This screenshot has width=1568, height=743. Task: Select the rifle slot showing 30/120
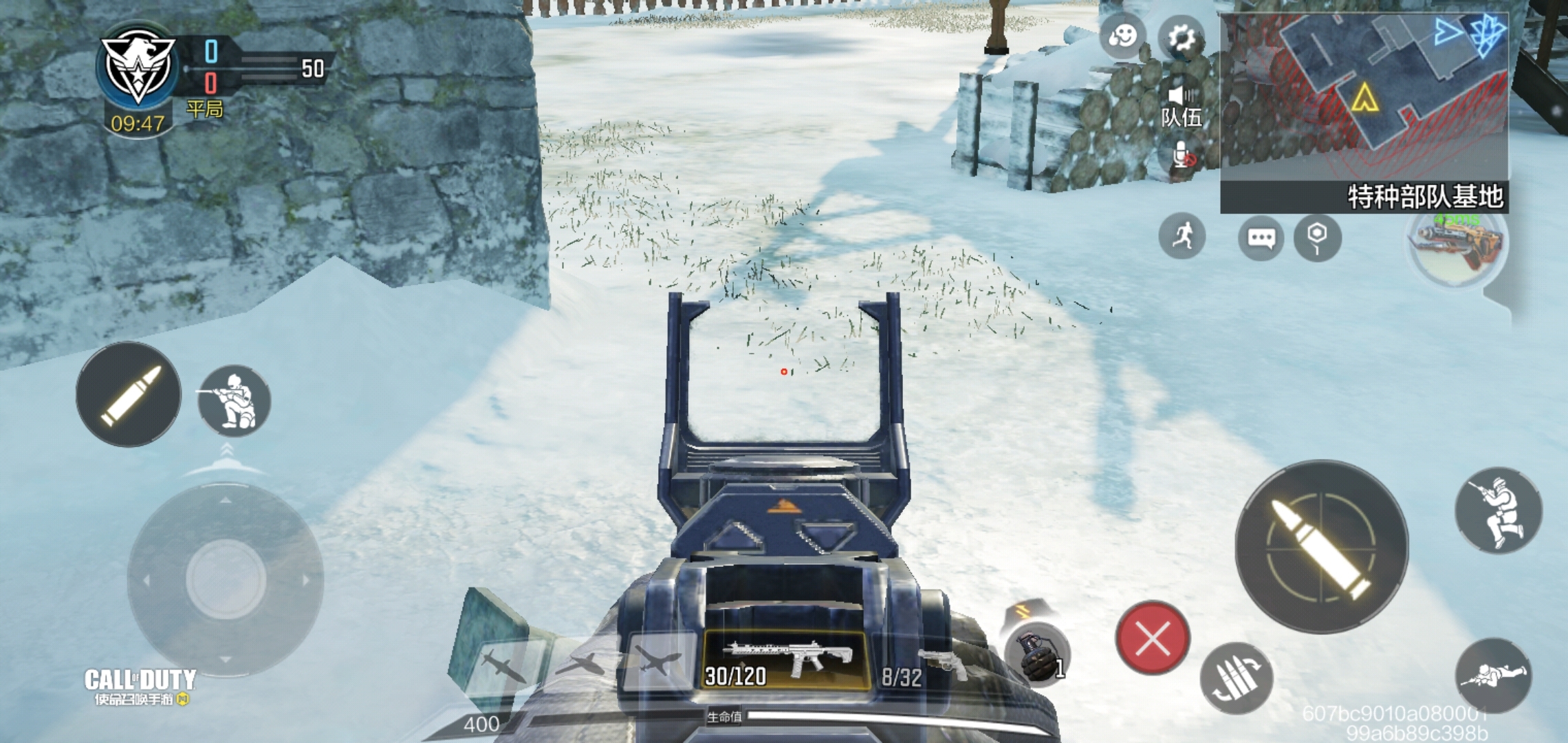tap(785, 660)
